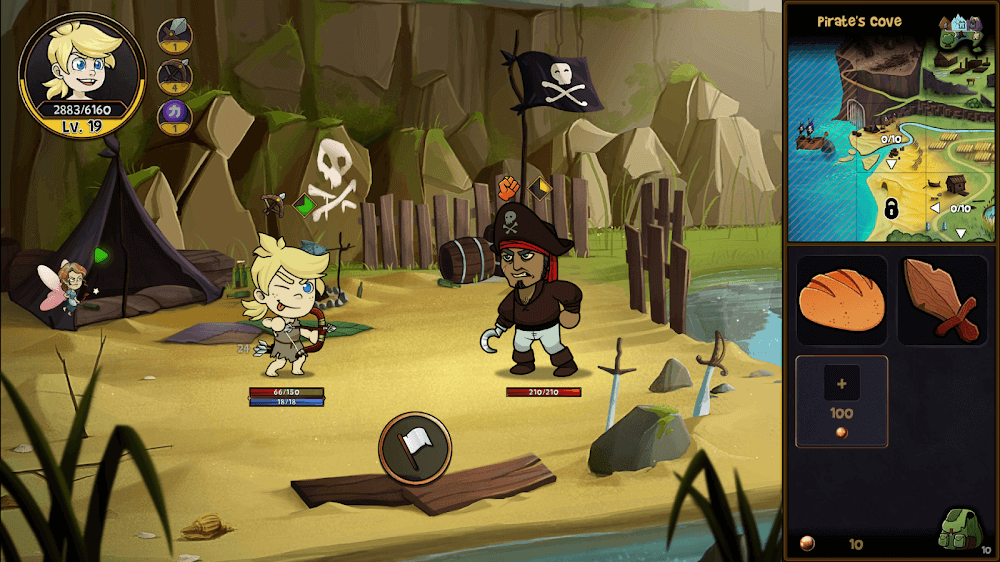Click the padlock on the locked map tile

891,209
